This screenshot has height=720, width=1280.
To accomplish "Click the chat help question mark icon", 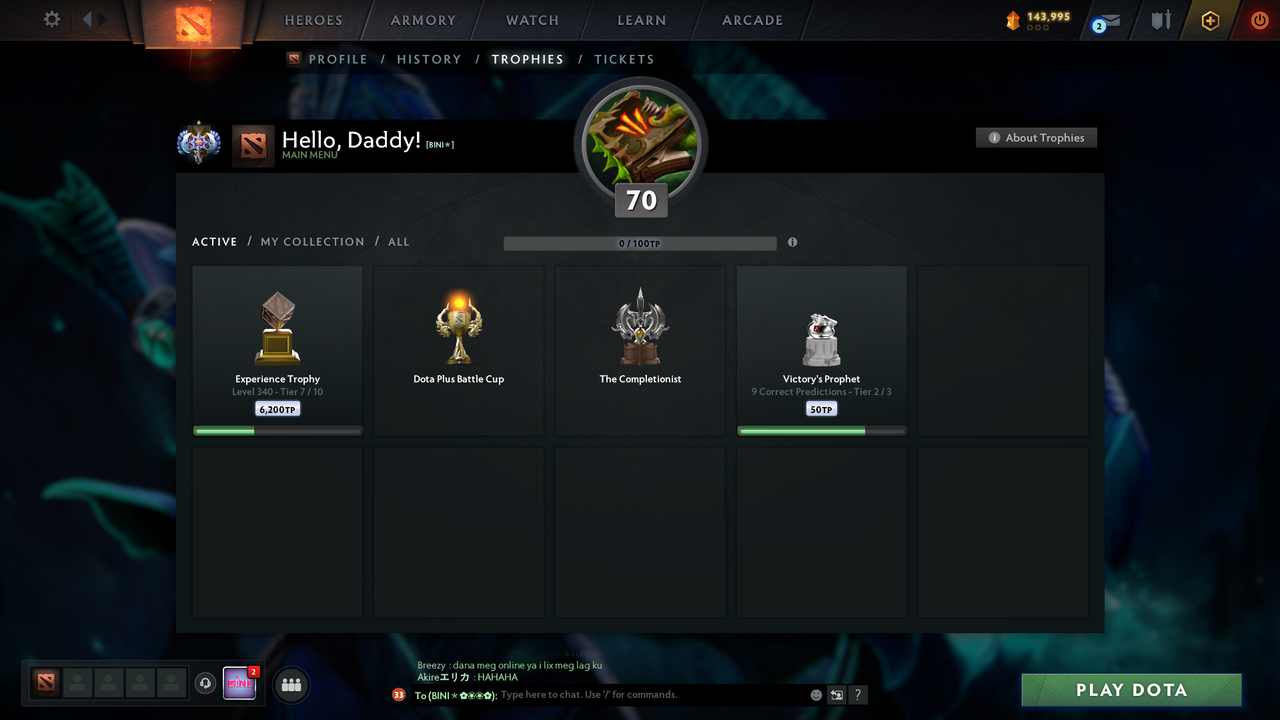I will (857, 694).
